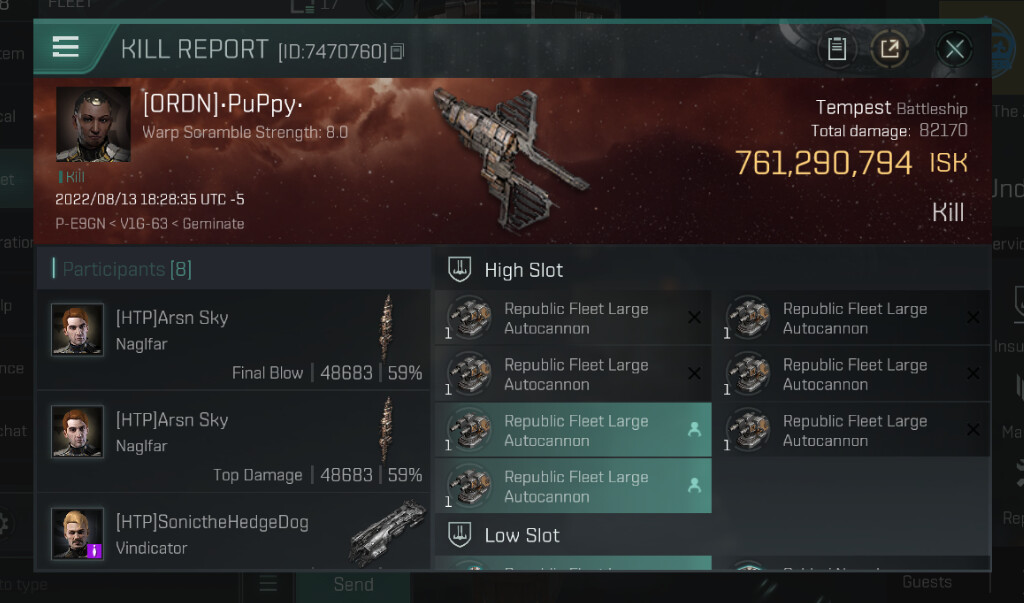Open Arsn Sky's Final Blow participant row
Viewport: 1024px width, 603px height.
pos(233,345)
